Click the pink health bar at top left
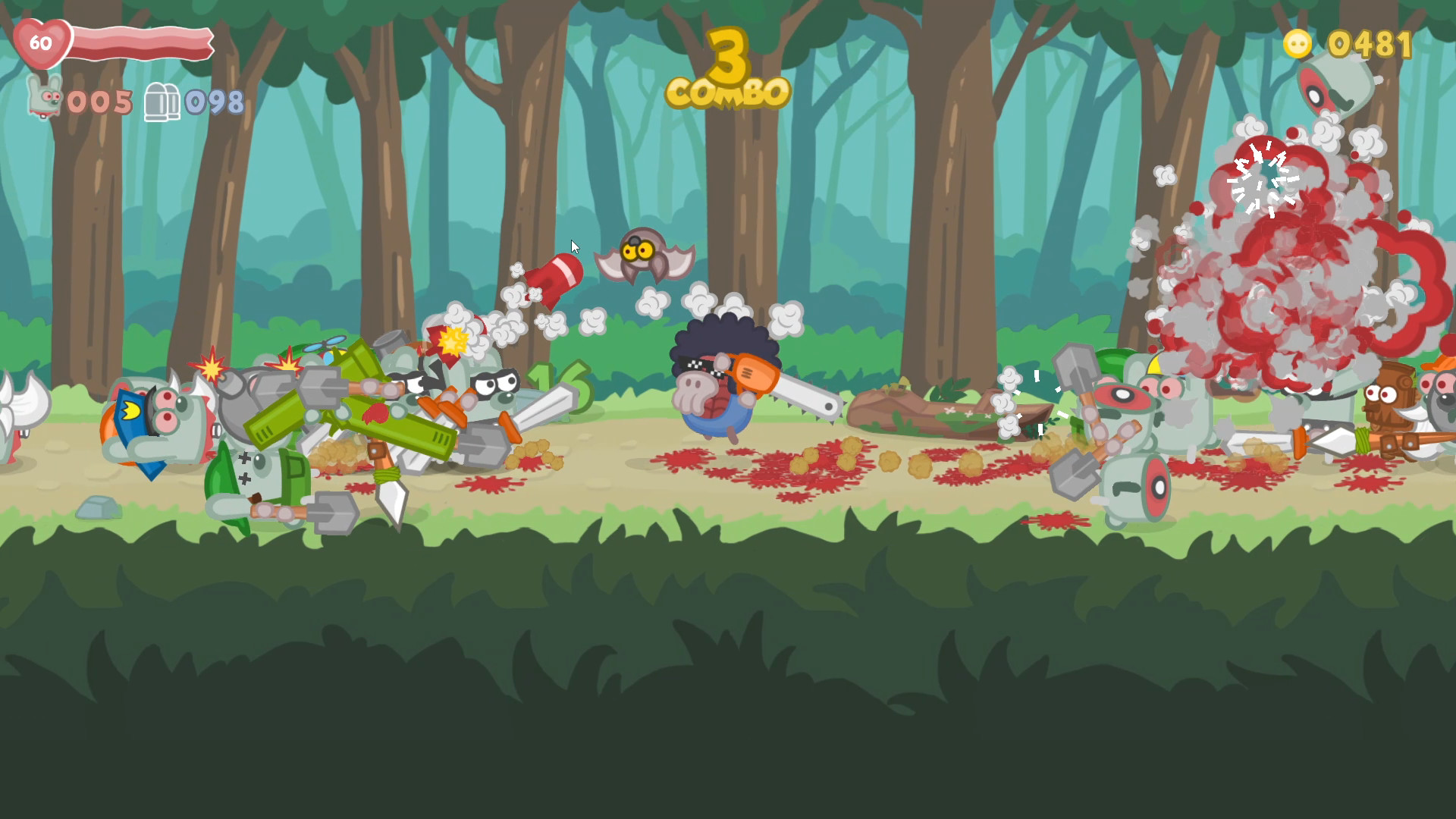The height and width of the screenshot is (819, 1456). [140, 44]
